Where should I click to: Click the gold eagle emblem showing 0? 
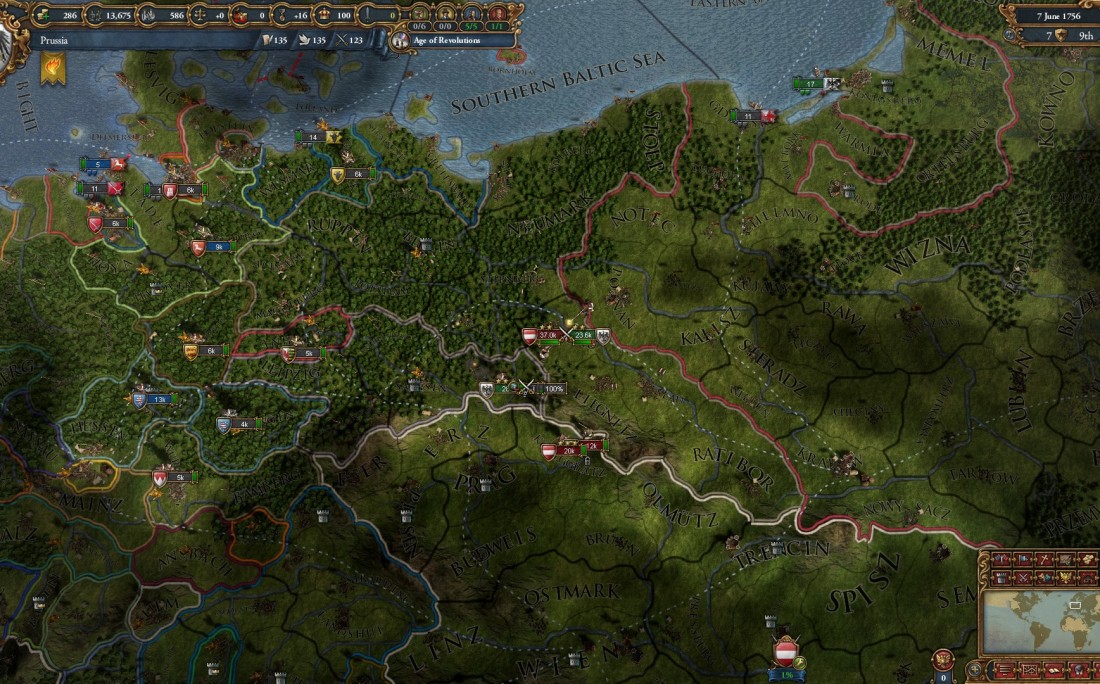943,660
